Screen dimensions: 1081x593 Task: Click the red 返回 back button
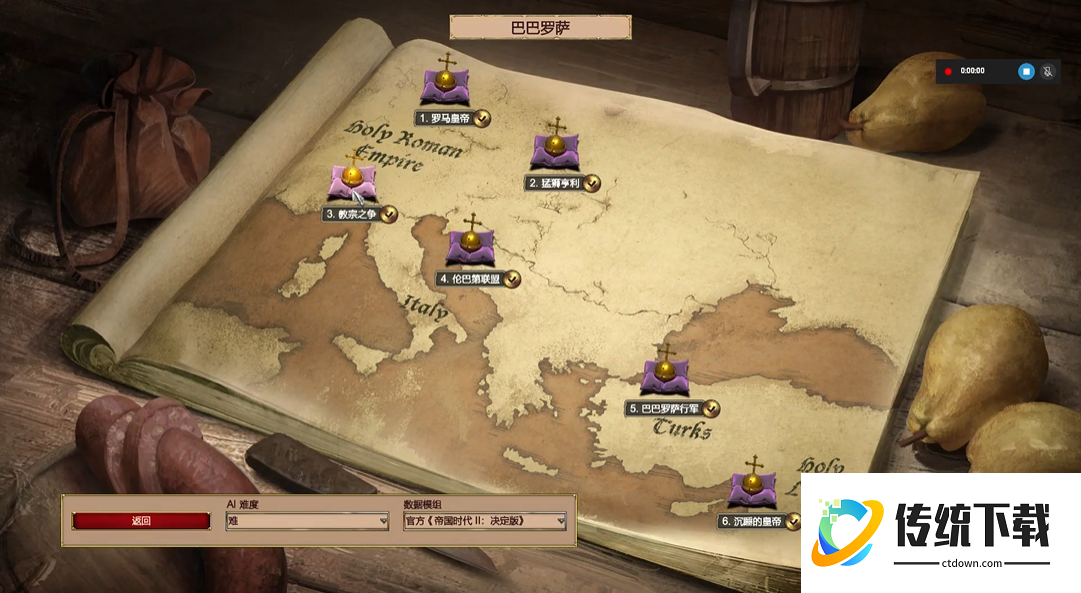coord(141,521)
